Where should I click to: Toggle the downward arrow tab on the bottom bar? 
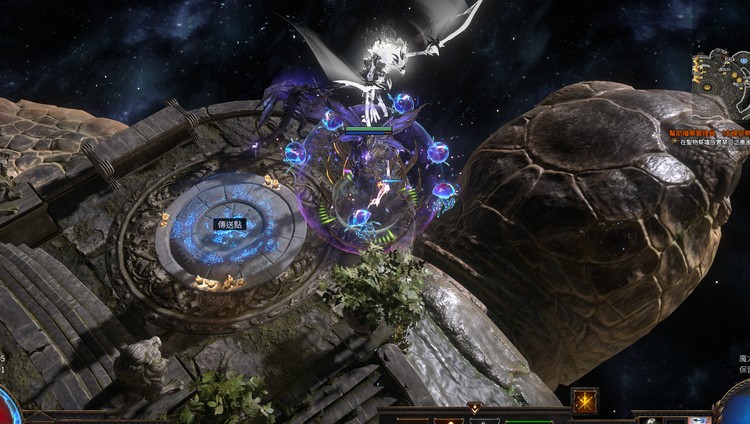point(475,408)
